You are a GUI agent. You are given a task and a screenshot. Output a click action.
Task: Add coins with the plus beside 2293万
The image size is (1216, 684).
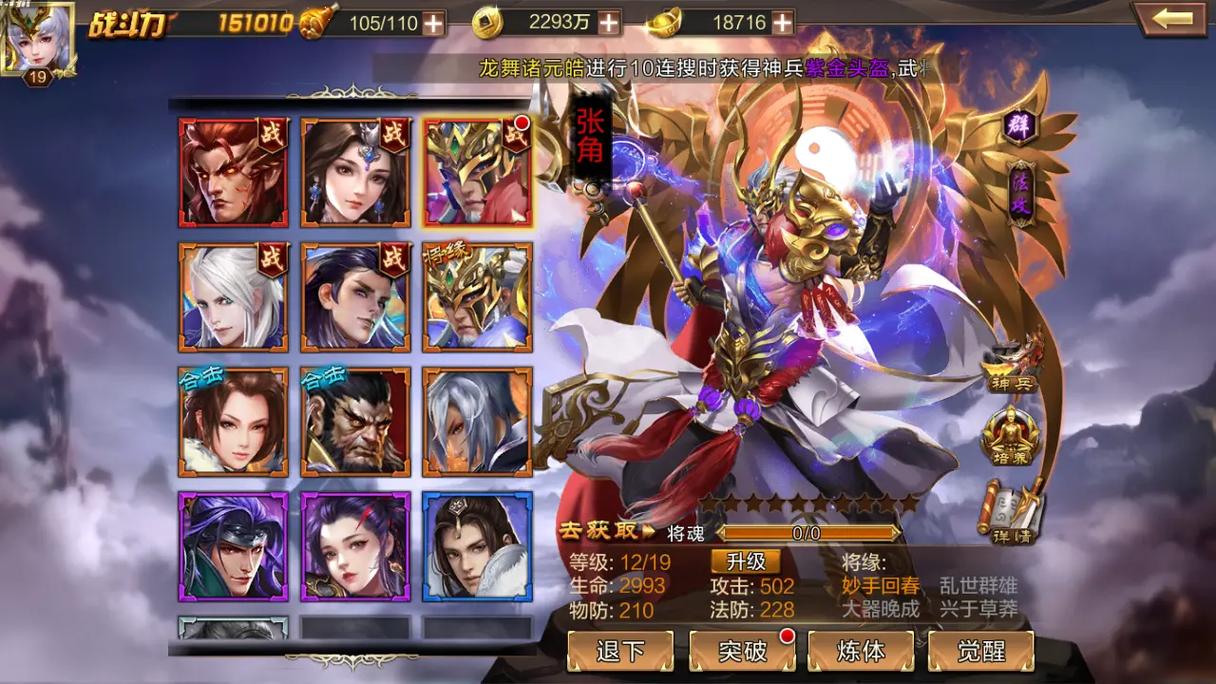click(608, 23)
